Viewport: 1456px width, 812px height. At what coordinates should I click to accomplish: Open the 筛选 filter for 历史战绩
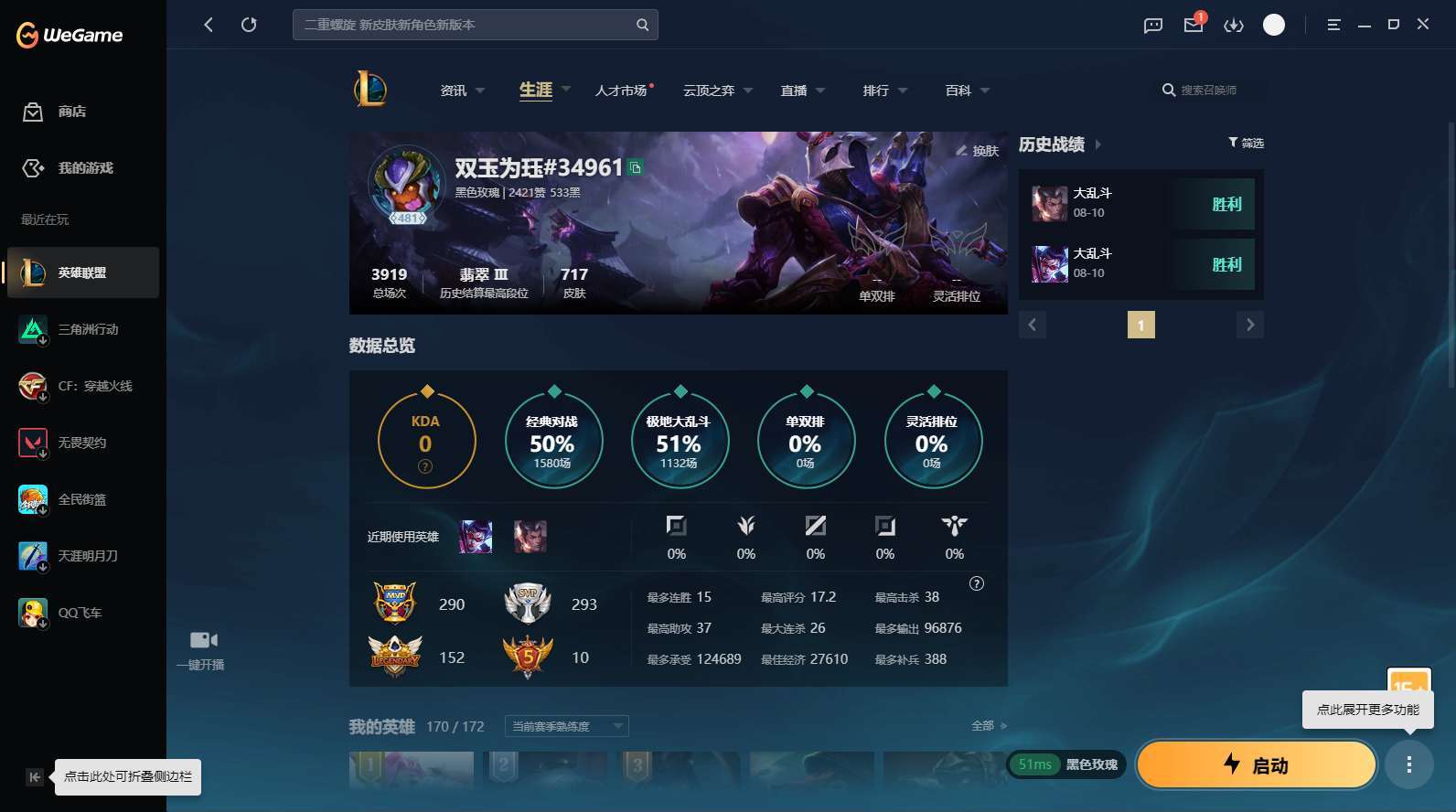coord(1246,143)
